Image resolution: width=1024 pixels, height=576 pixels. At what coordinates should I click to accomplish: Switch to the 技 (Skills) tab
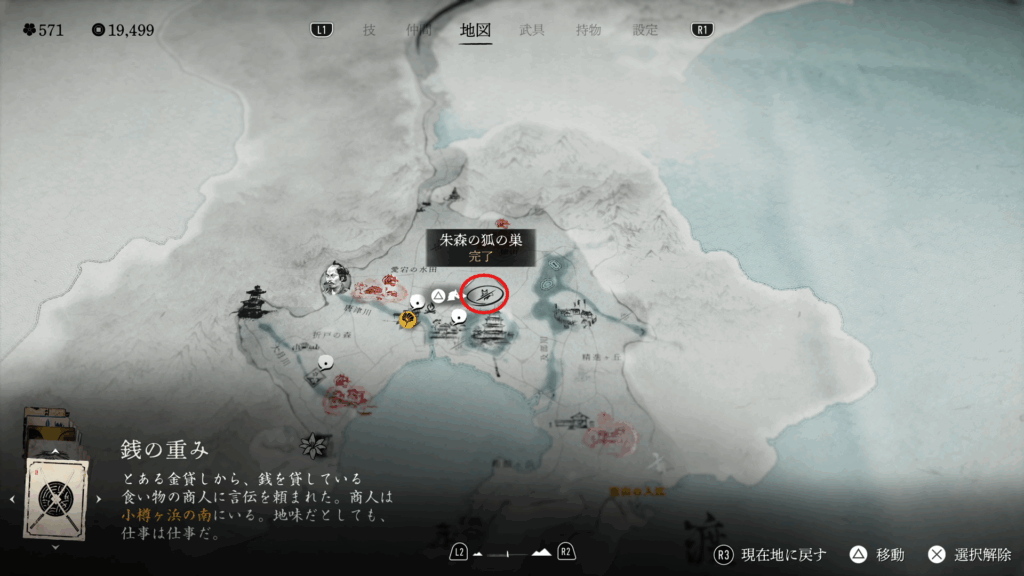coord(369,30)
